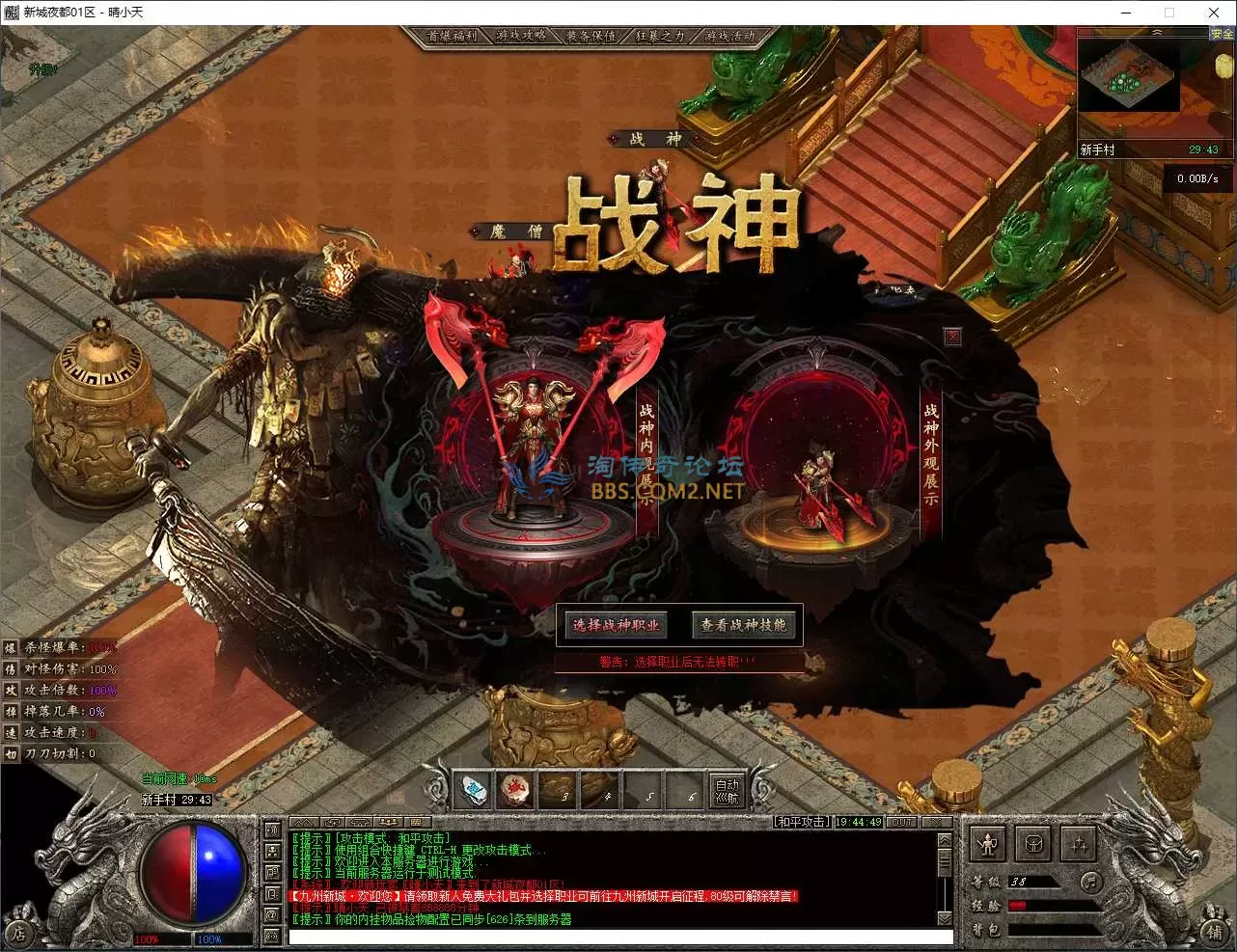Screen dimensions: 1237x952
Task: Click the 铺 store icon in bottom-right corner
Action: 1217,935
